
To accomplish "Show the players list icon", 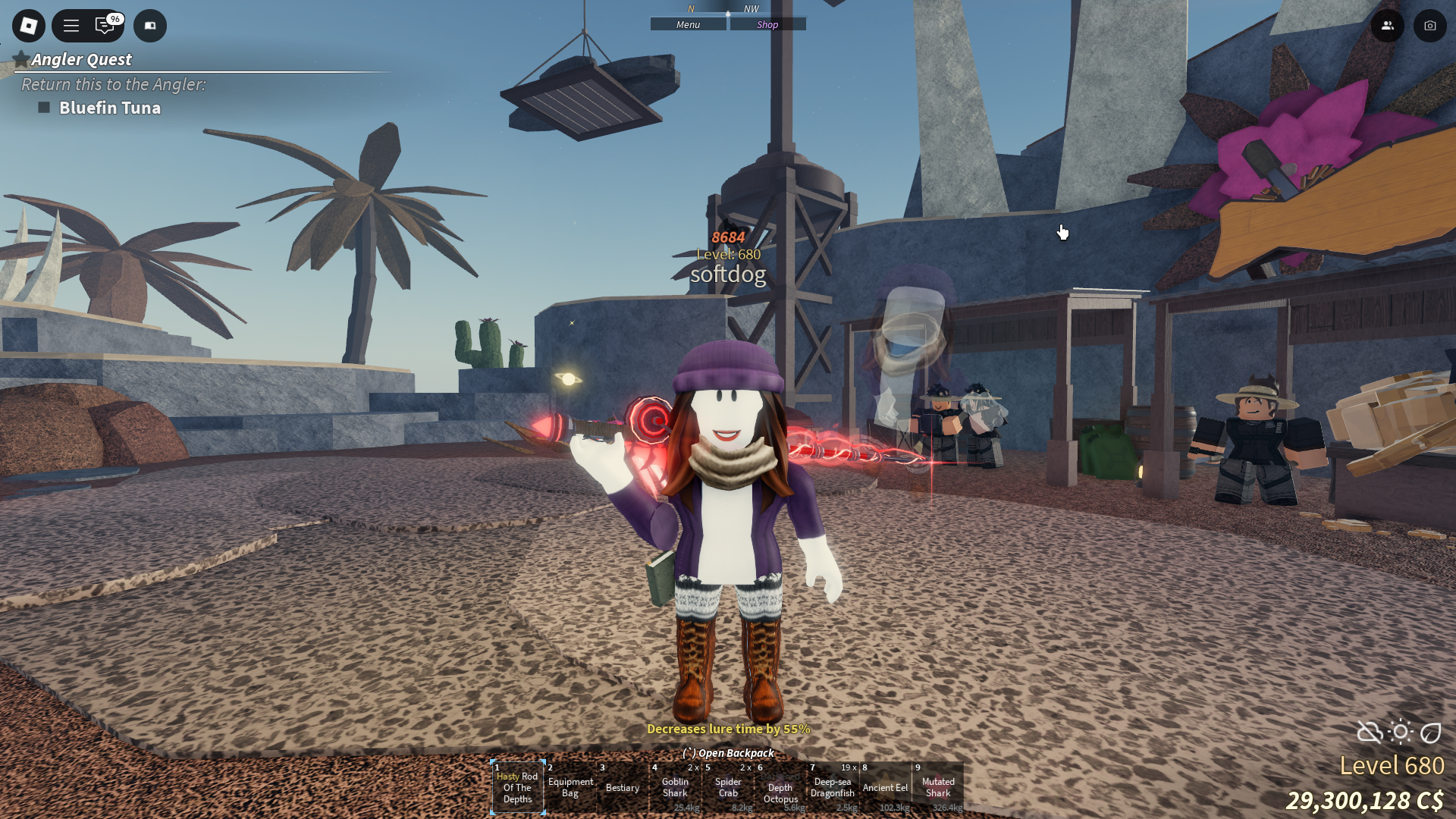I will click(1387, 26).
